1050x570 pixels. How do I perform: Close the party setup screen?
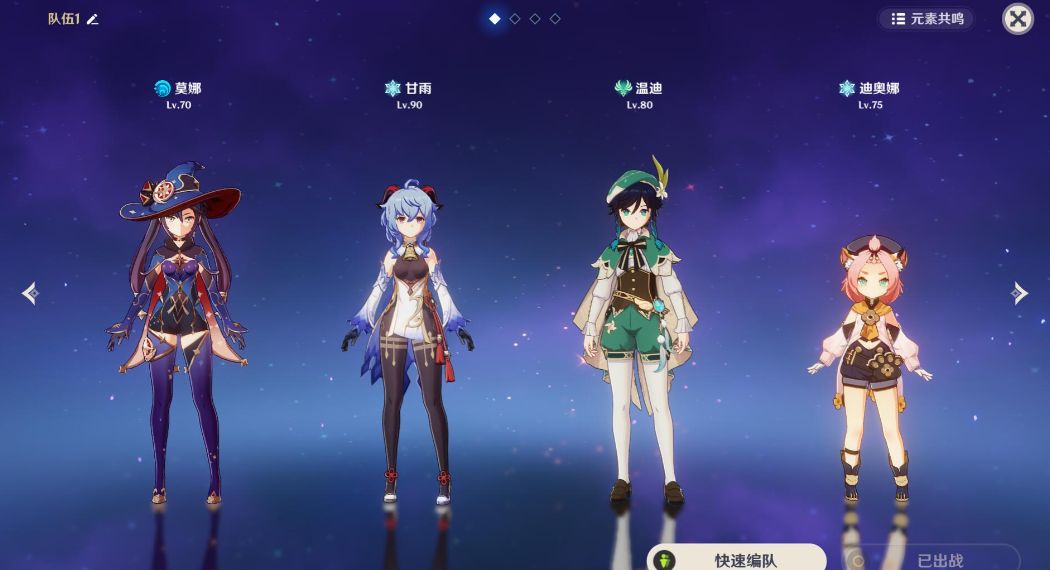(x=1018, y=18)
